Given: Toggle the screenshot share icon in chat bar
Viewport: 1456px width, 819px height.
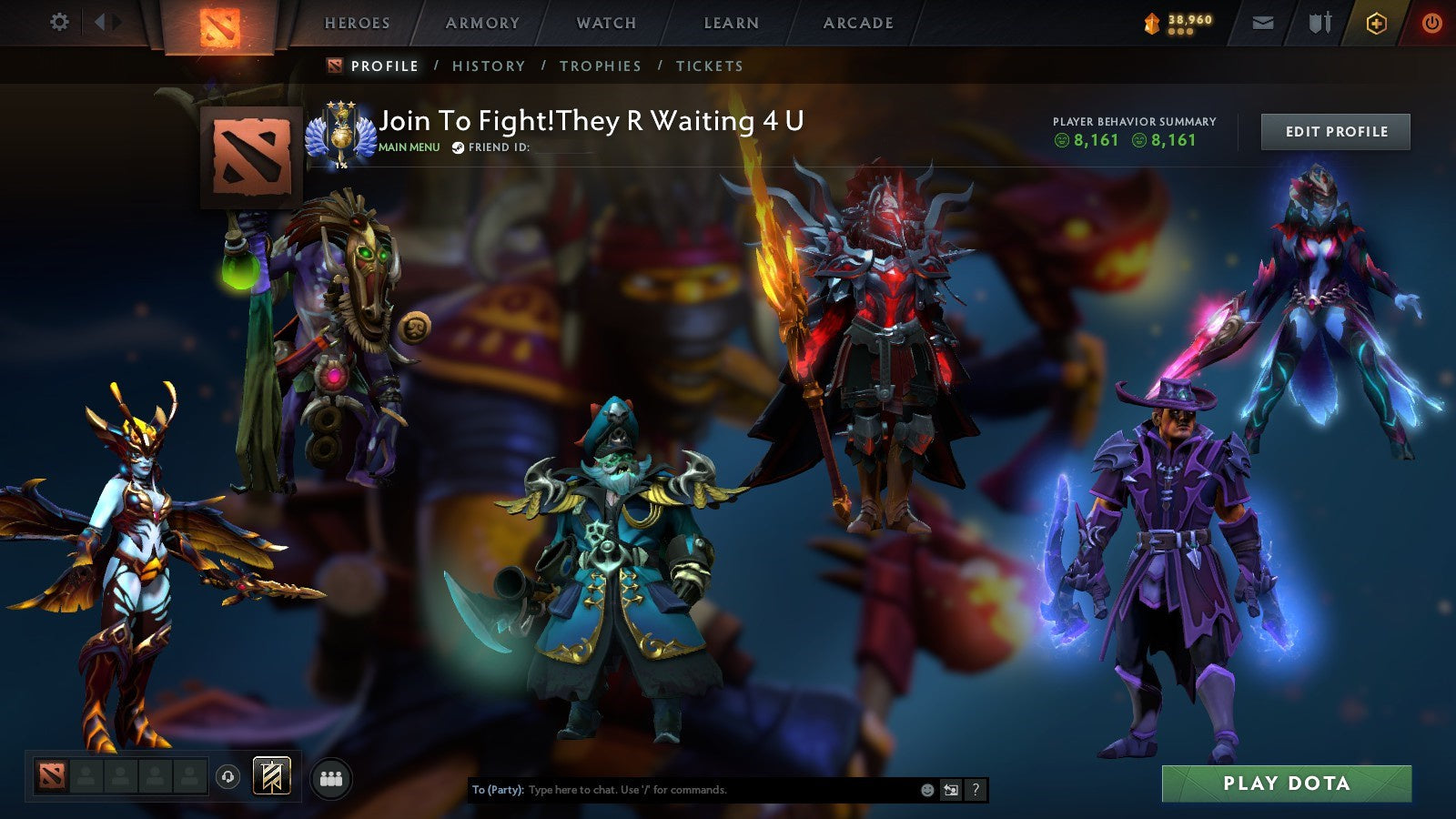Looking at the screenshot, I should (949, 790).
